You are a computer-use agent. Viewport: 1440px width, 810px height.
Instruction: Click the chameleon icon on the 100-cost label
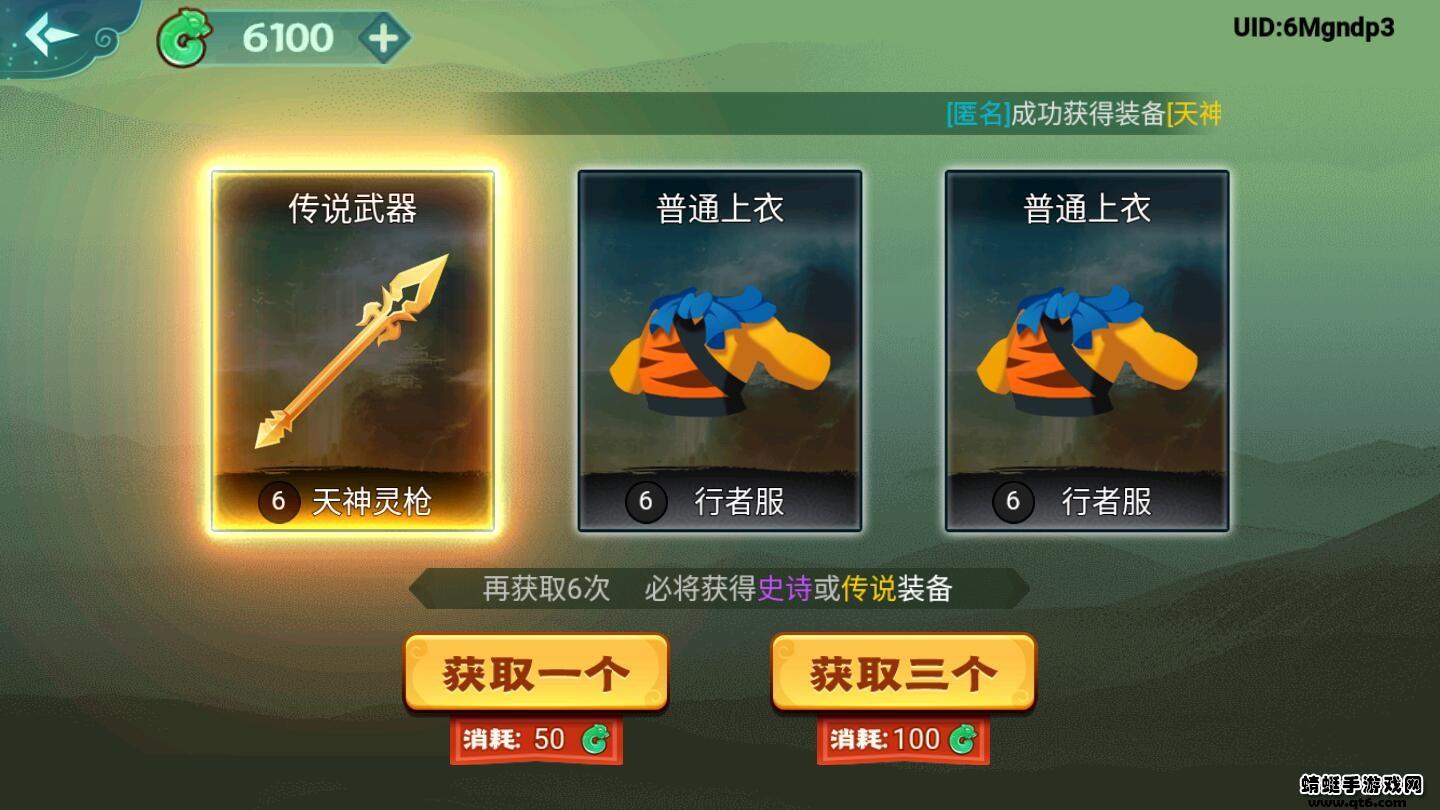click(961, 740)
